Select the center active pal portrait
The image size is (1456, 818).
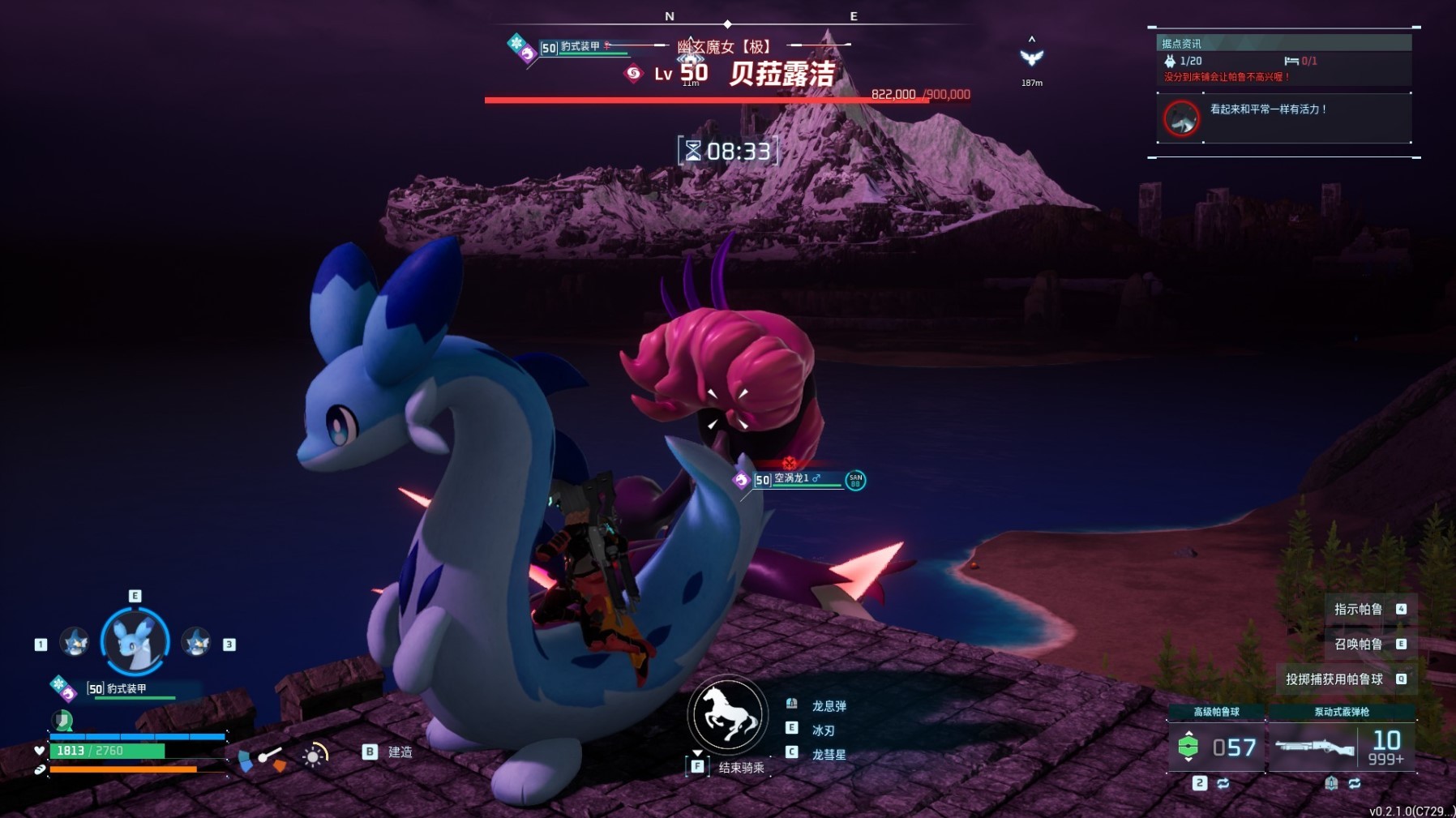(x=135, y=641)
